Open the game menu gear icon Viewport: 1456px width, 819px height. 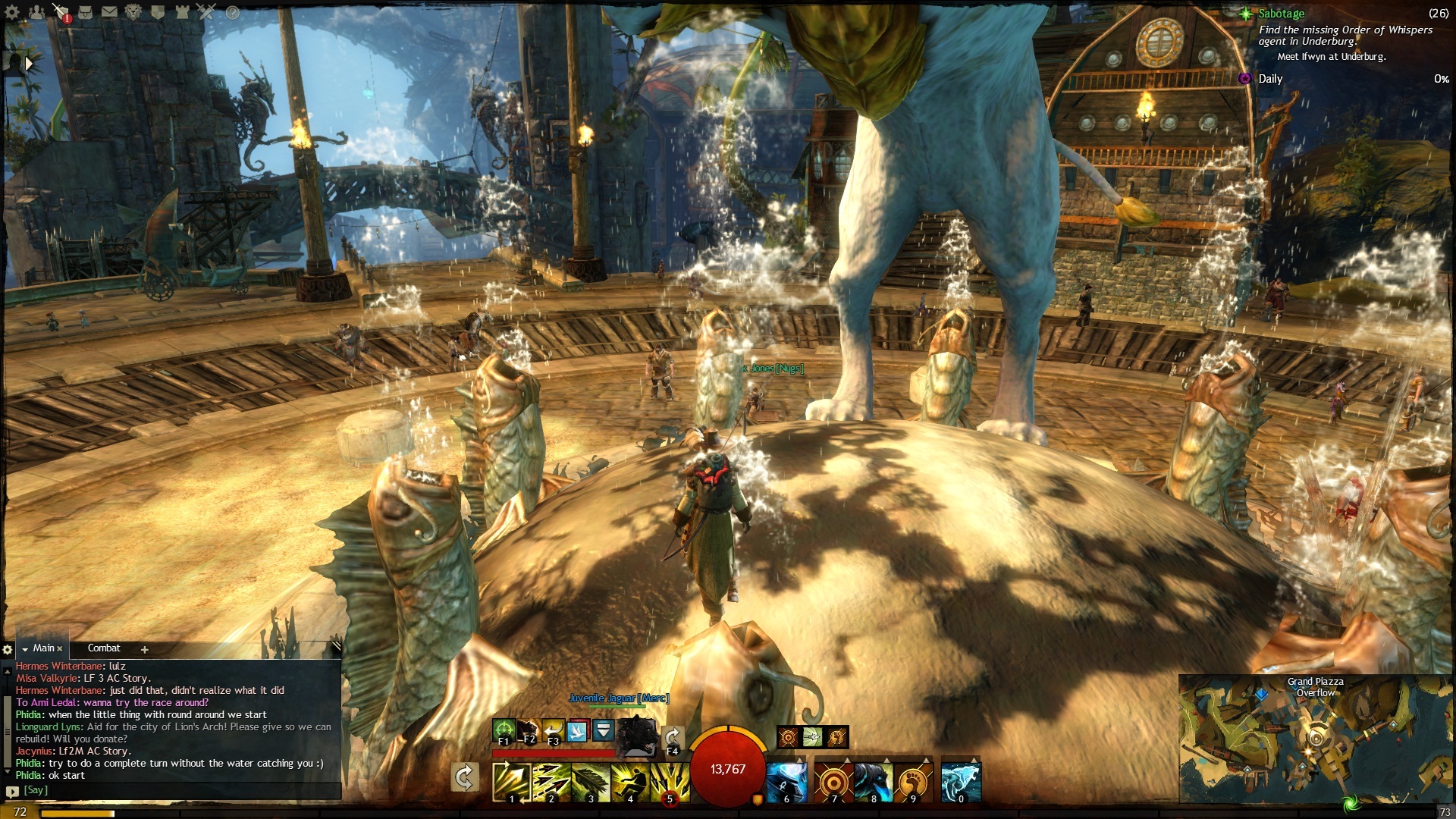point(12,12)
